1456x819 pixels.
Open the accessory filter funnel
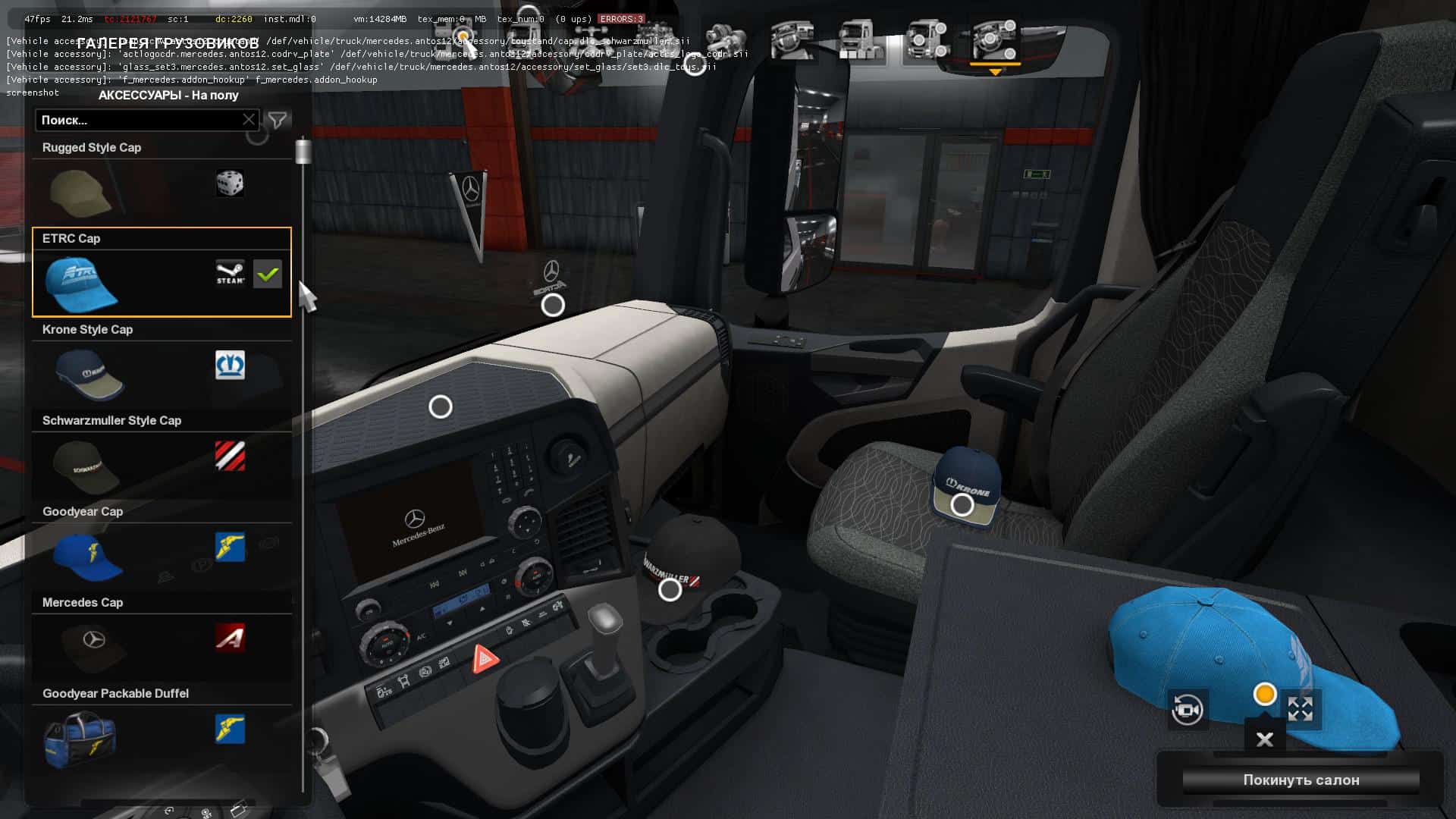click(278, 120)
